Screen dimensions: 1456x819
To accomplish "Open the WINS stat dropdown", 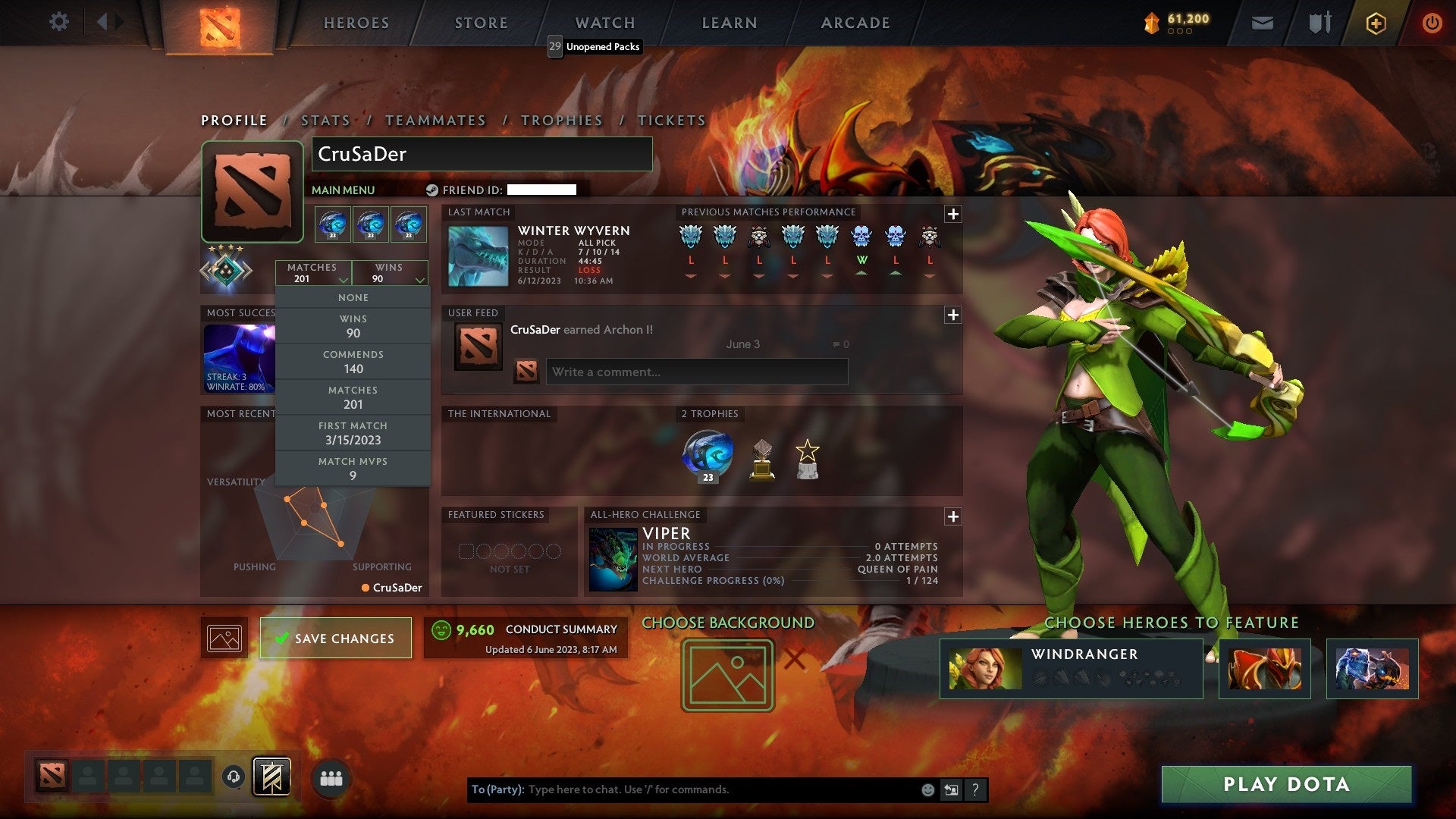I will 389,273.
